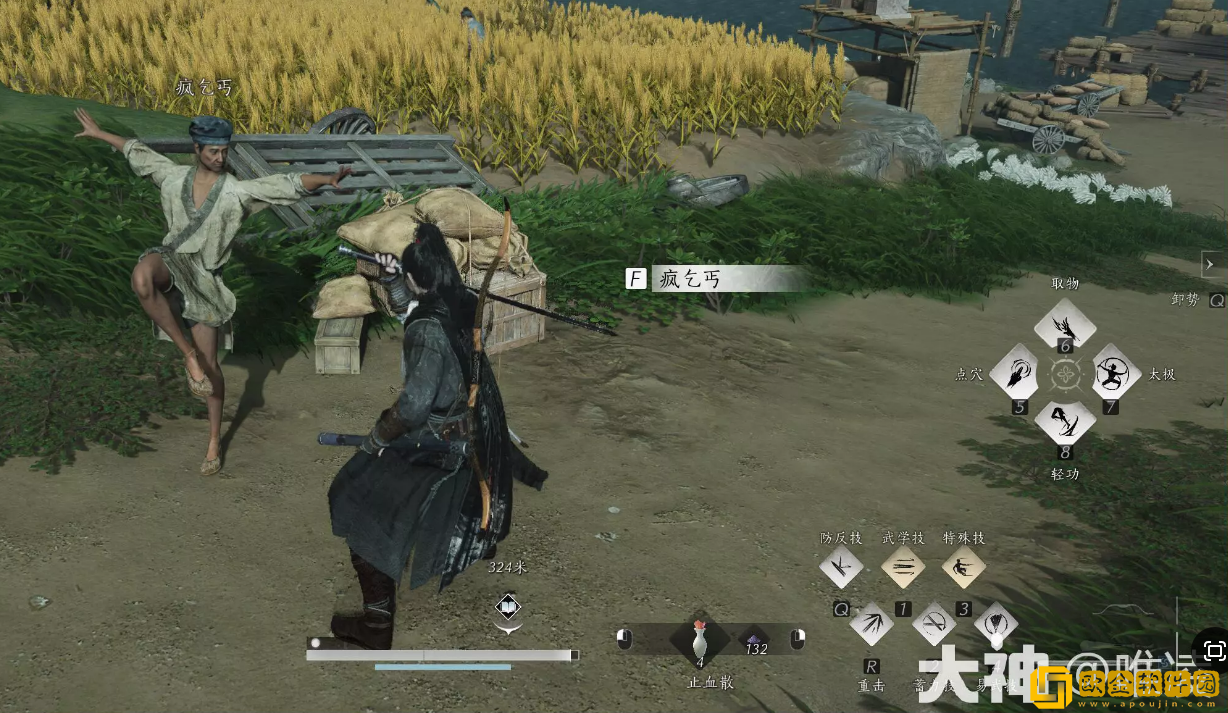
Task: Activate the 轻功 skill icon
Action: point(1065,422)
